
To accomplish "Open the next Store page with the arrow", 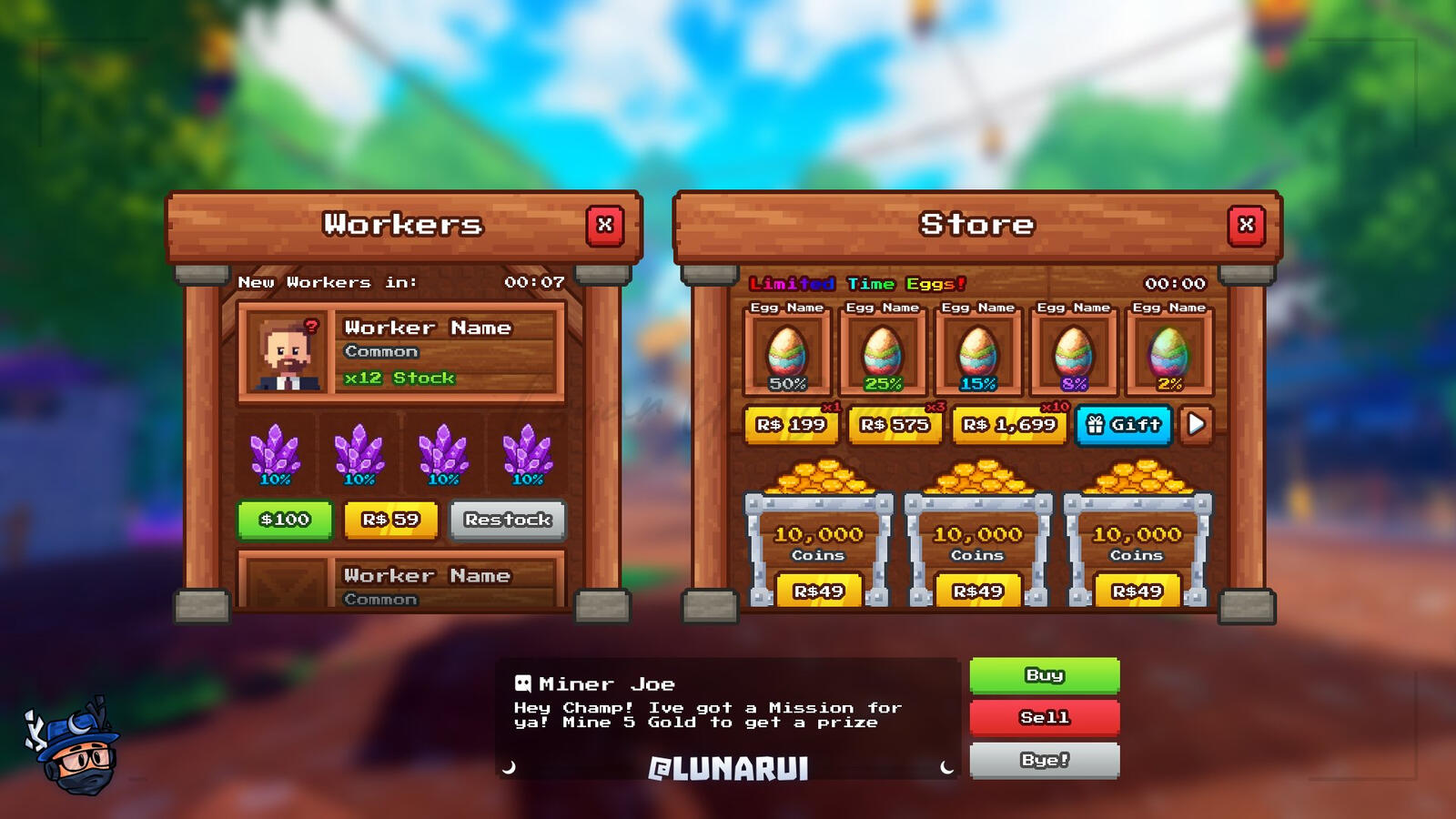I will click(x=1198, y=425).
